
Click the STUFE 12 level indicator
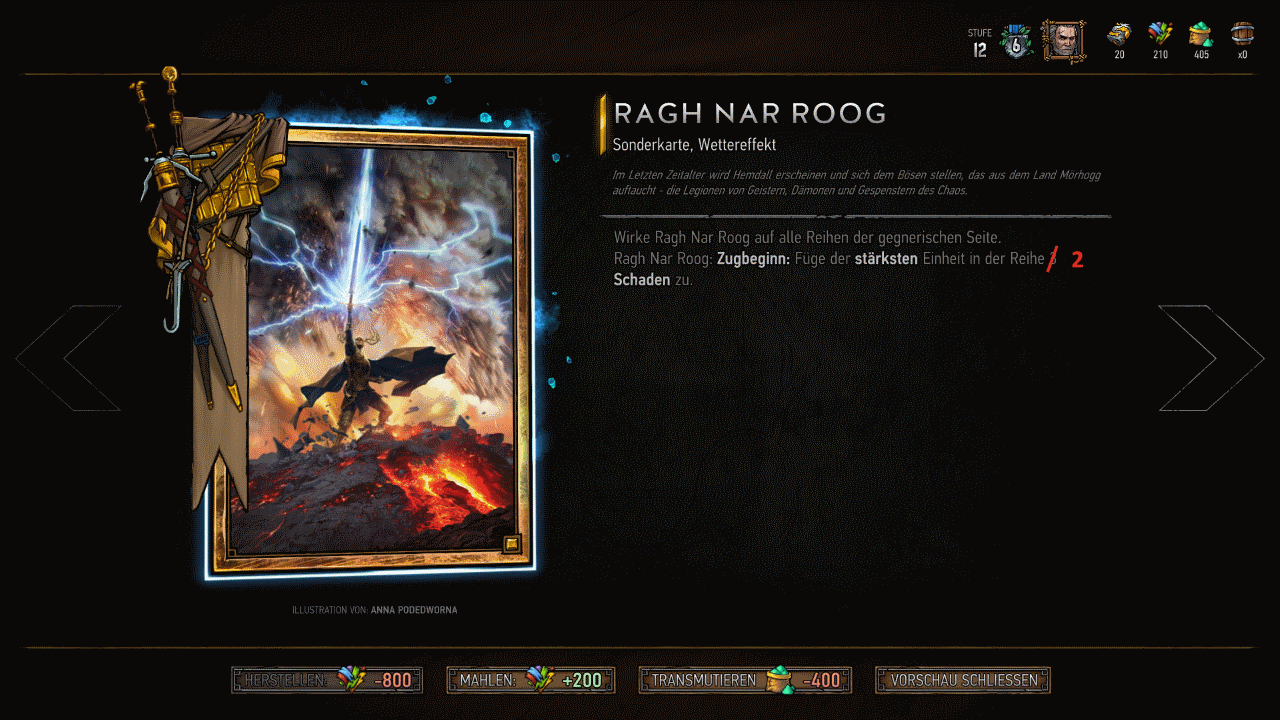[x=978, y=40]
